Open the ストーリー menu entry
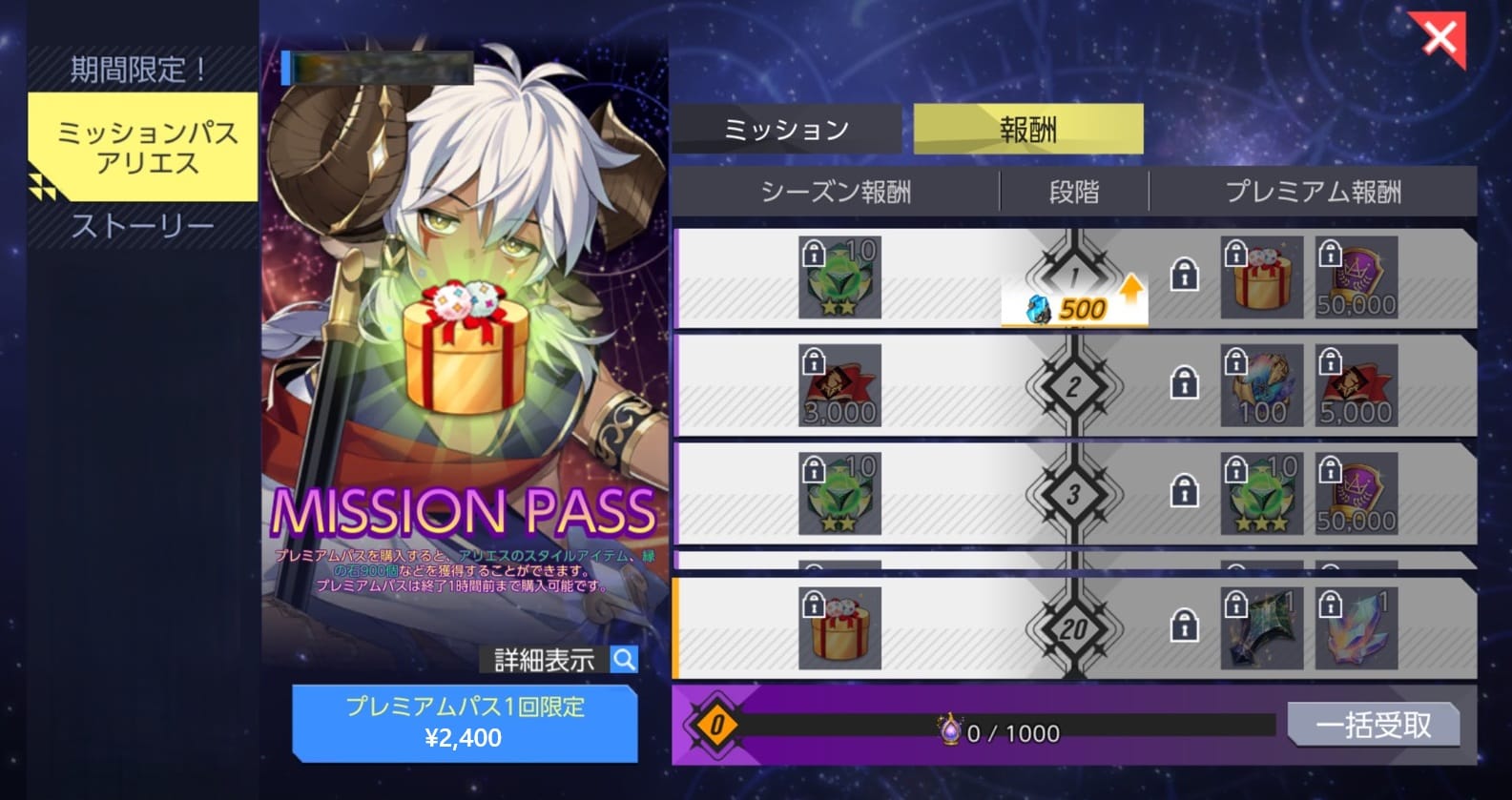This screenshot has height=800, width=1512. click(x=143, y=227)
